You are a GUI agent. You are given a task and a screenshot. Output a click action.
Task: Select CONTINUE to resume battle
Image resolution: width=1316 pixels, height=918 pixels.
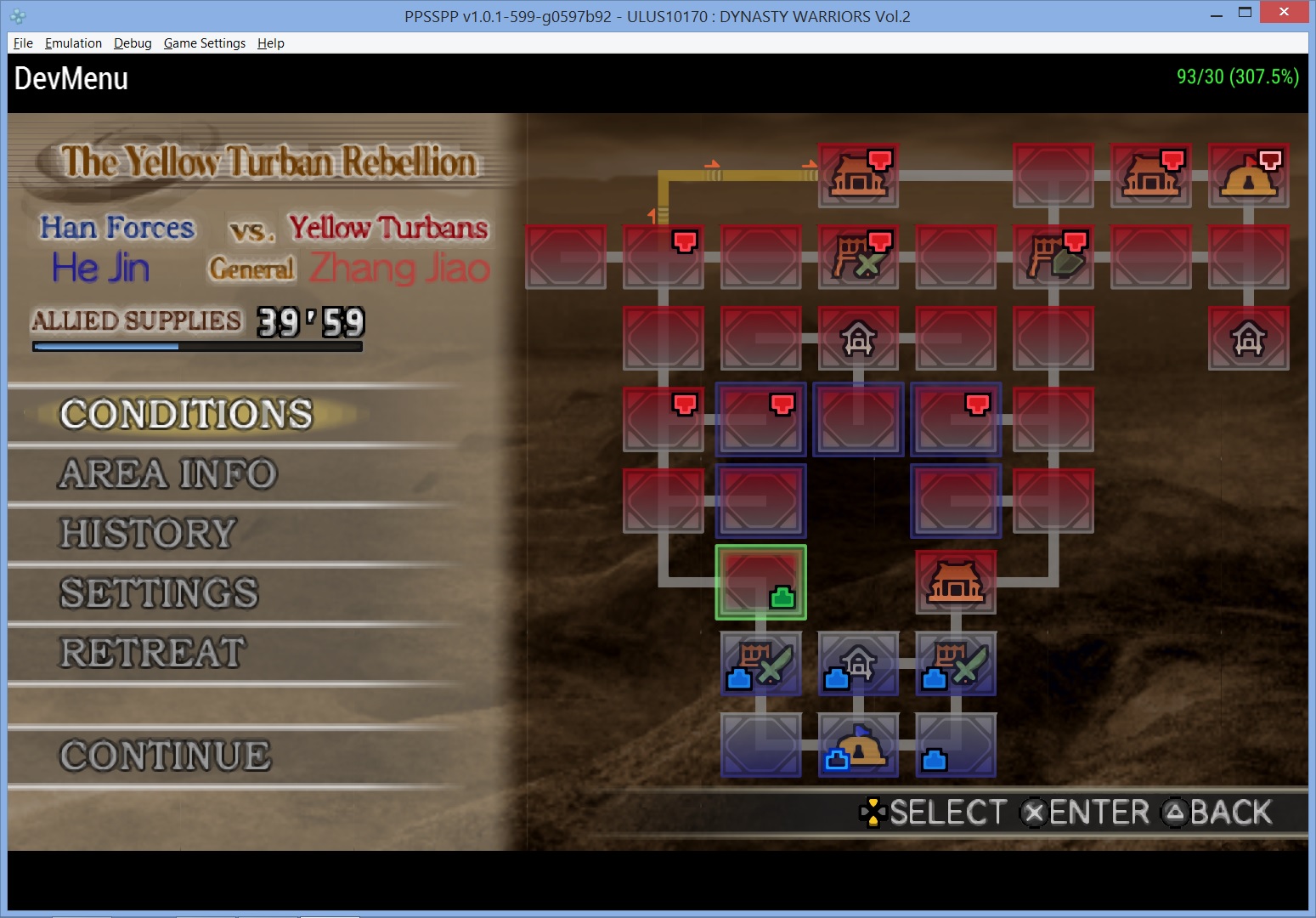[x=166, y=756]
